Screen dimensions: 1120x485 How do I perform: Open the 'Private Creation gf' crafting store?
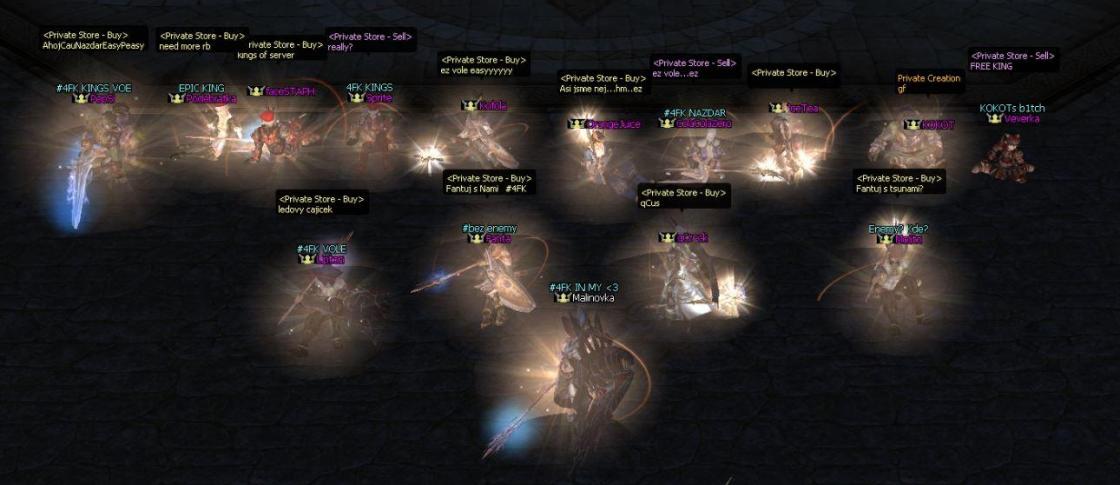(x=929, y=83)
